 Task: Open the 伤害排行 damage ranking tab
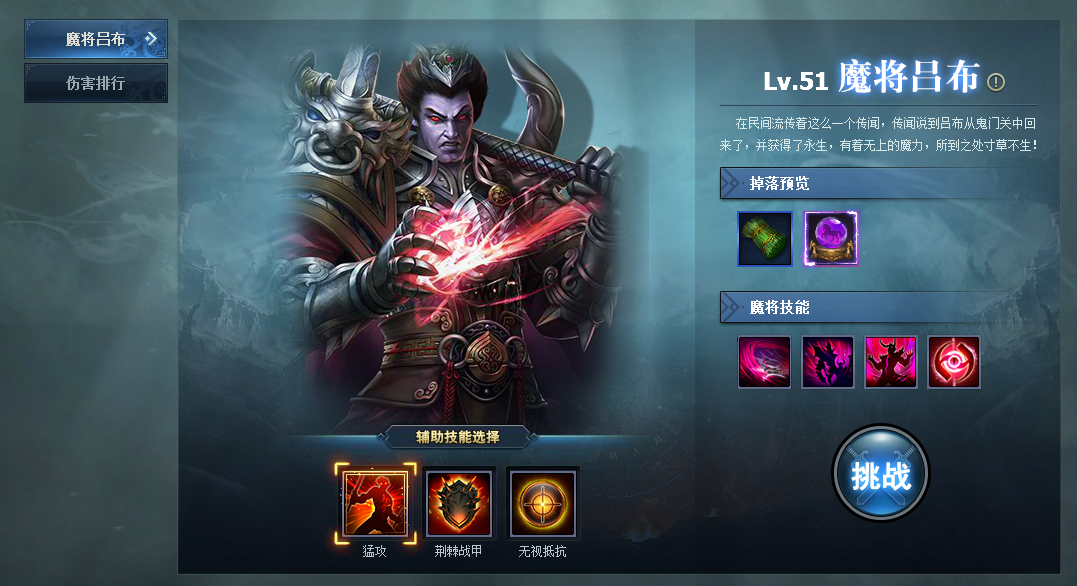pos(96,83)
